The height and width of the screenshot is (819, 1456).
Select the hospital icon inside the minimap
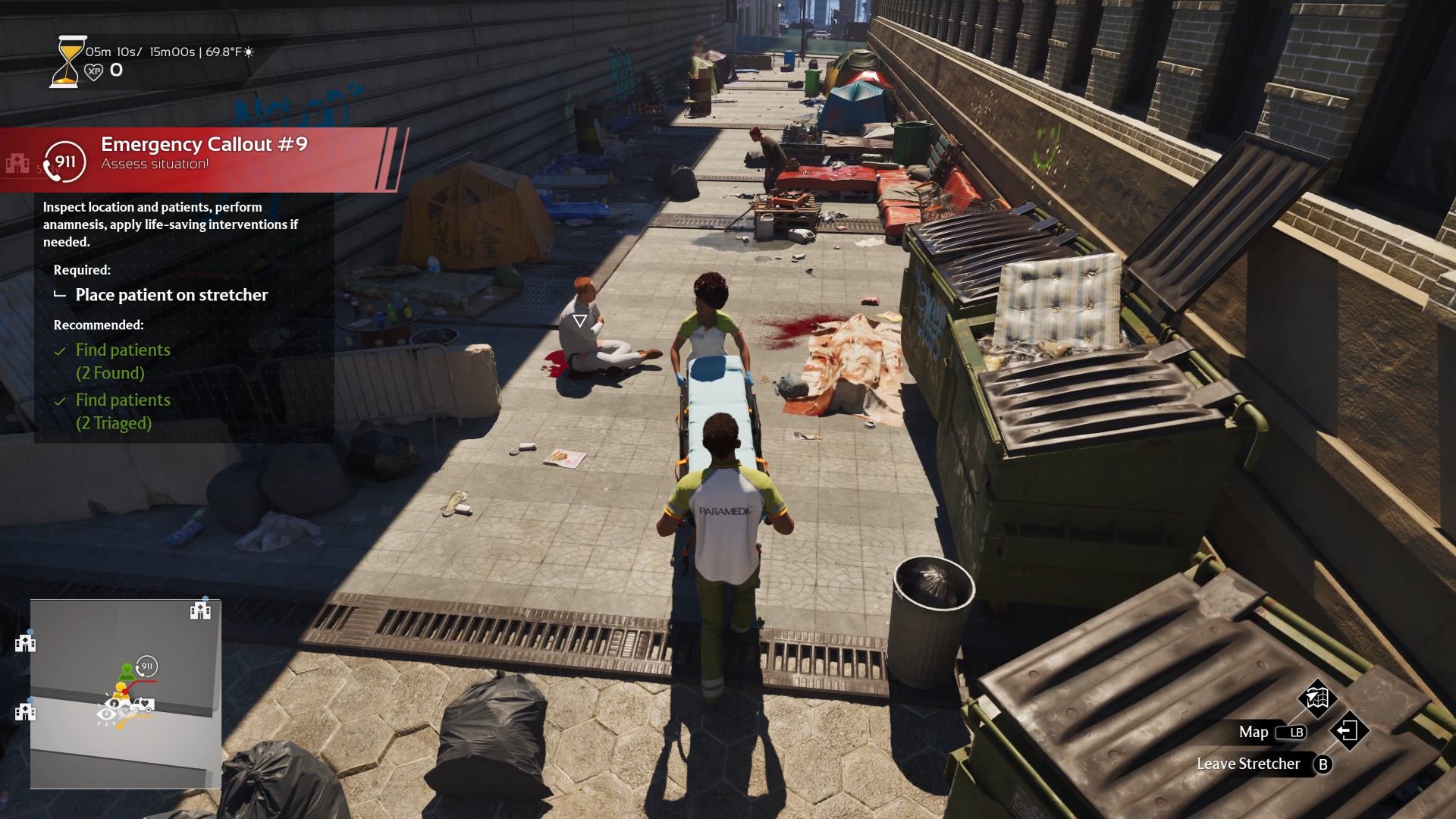pyautogui.click(x=200, y=610)
